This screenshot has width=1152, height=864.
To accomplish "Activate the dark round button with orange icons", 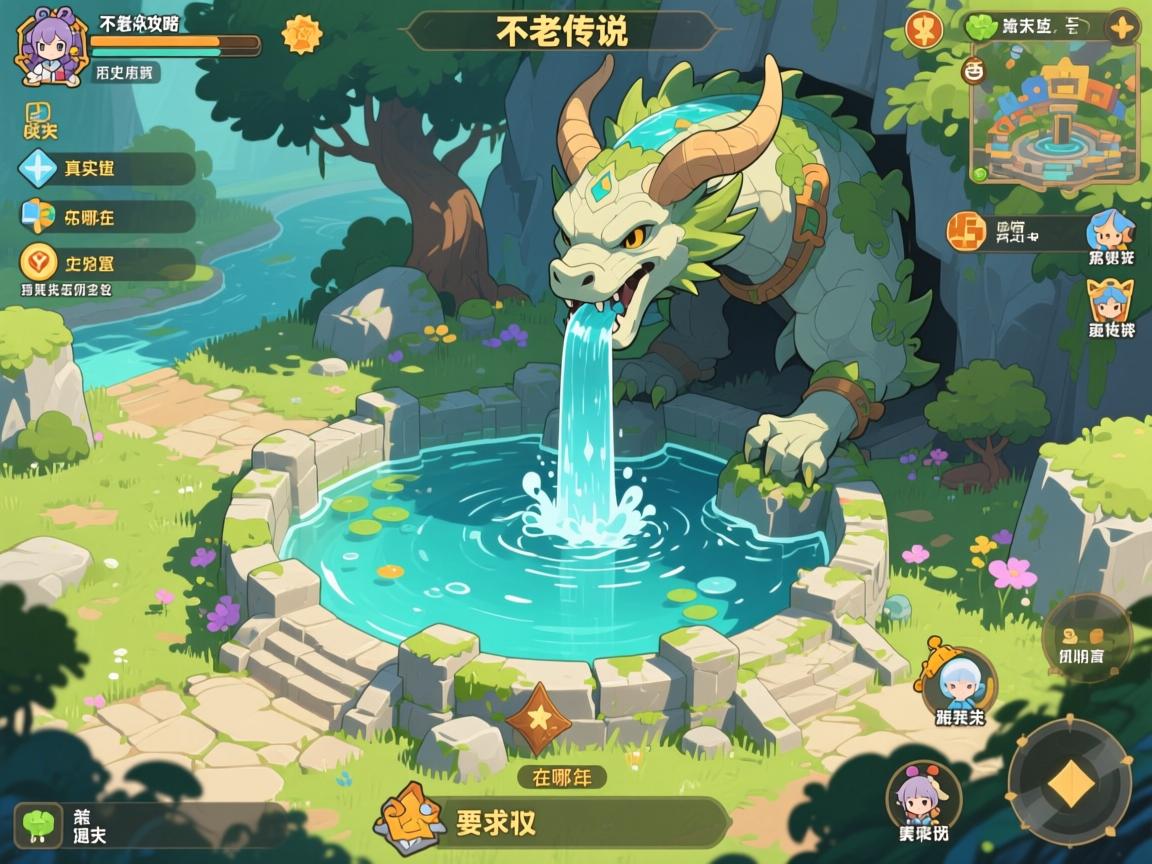I will [1085, 636].
